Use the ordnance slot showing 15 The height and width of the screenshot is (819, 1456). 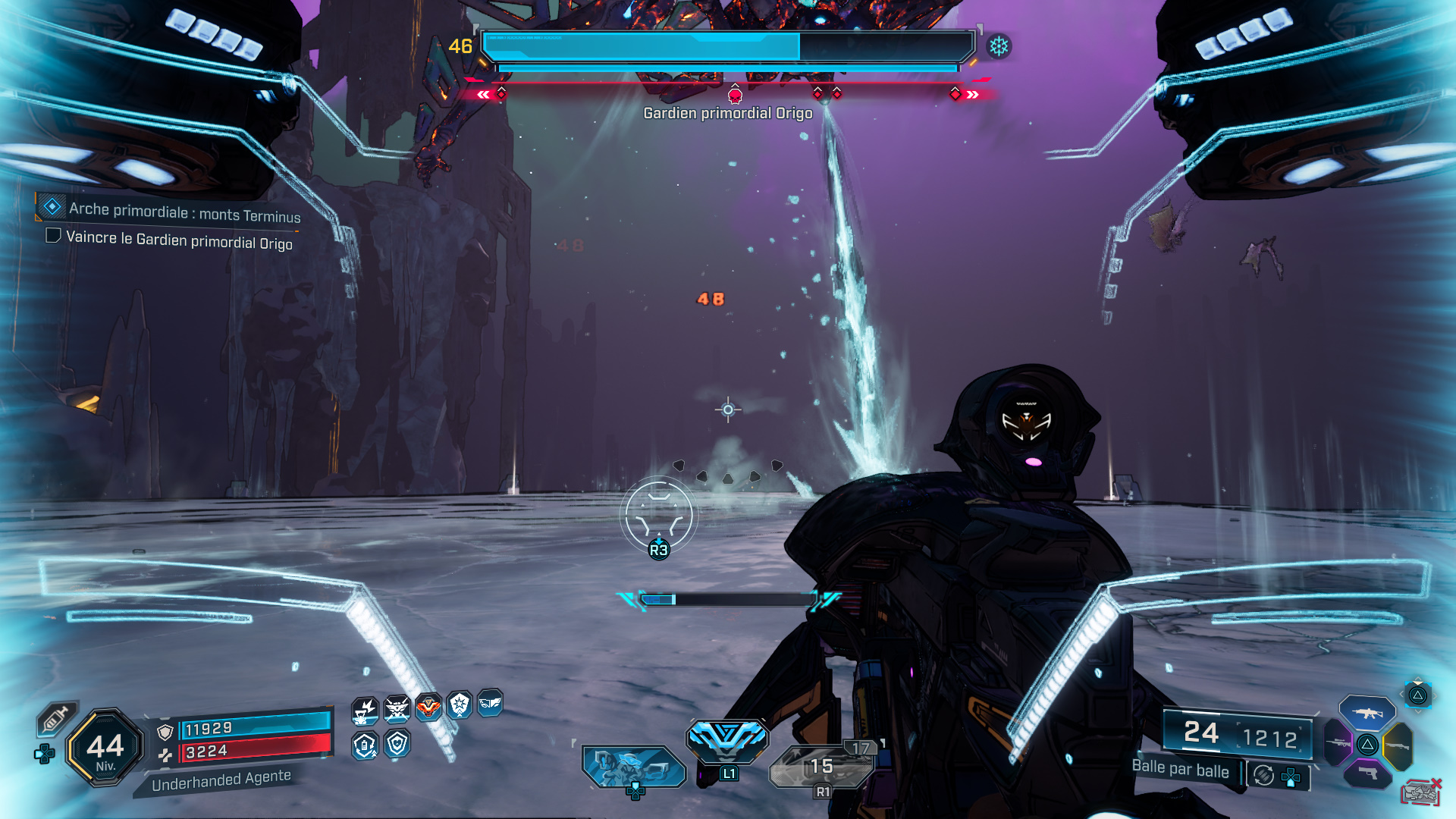822,766
